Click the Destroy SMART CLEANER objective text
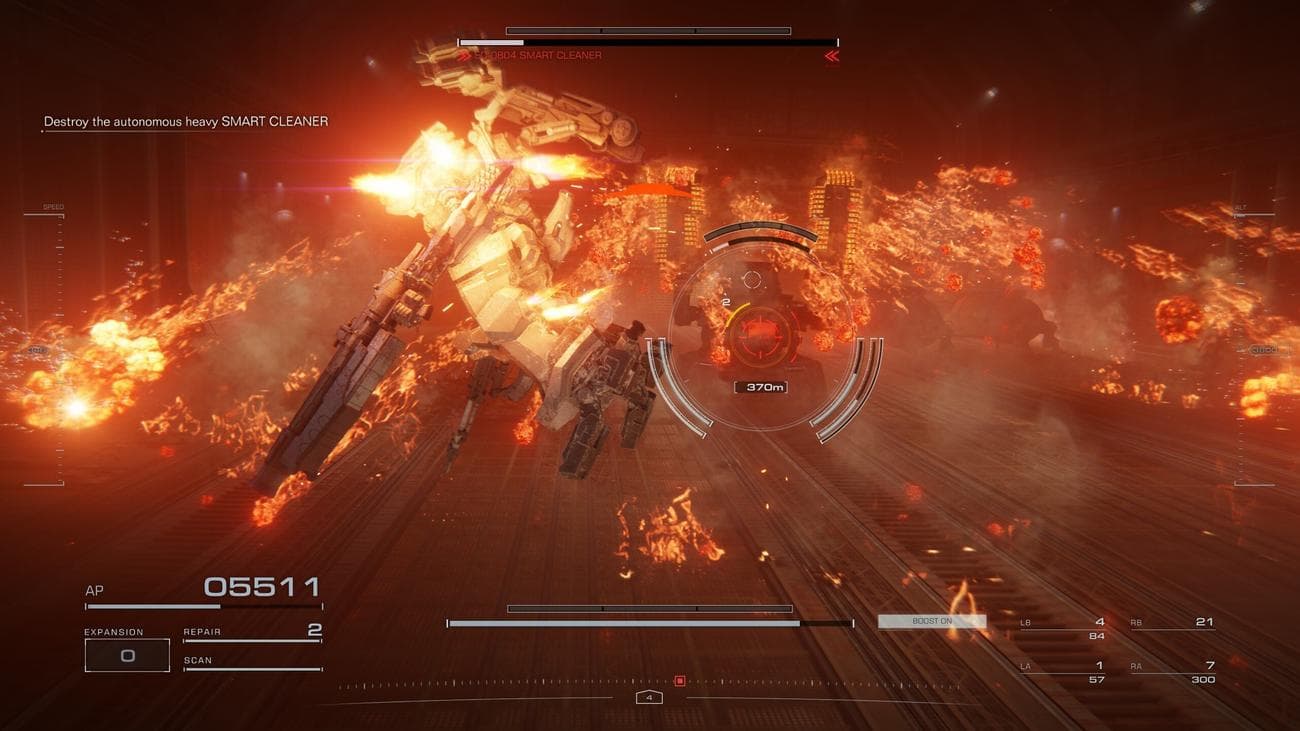Image resolution: width=1300 pixels, height=731 pixels. point(185,120)
